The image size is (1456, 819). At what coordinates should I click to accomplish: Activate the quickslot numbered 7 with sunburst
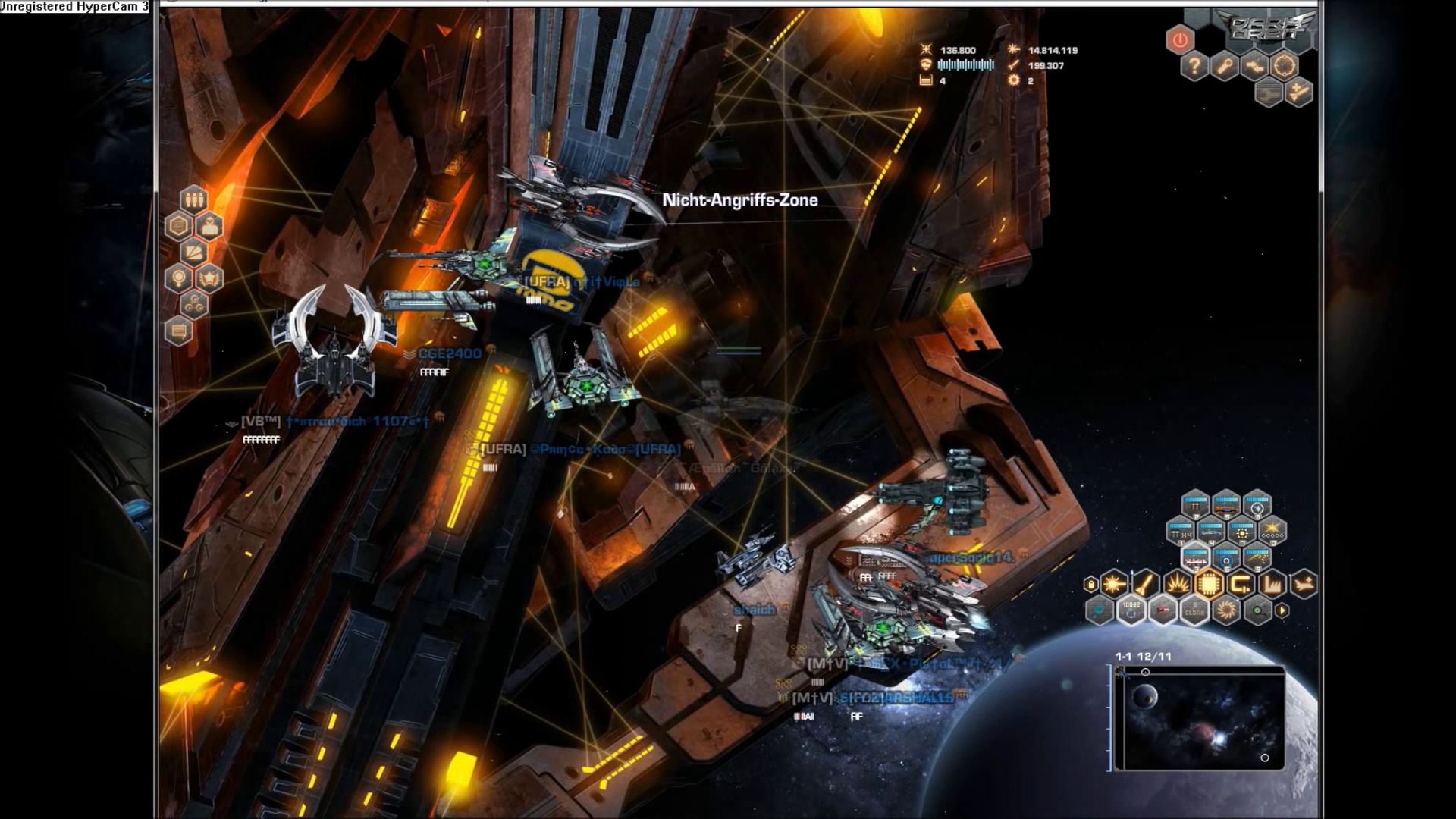[1242, 532]
